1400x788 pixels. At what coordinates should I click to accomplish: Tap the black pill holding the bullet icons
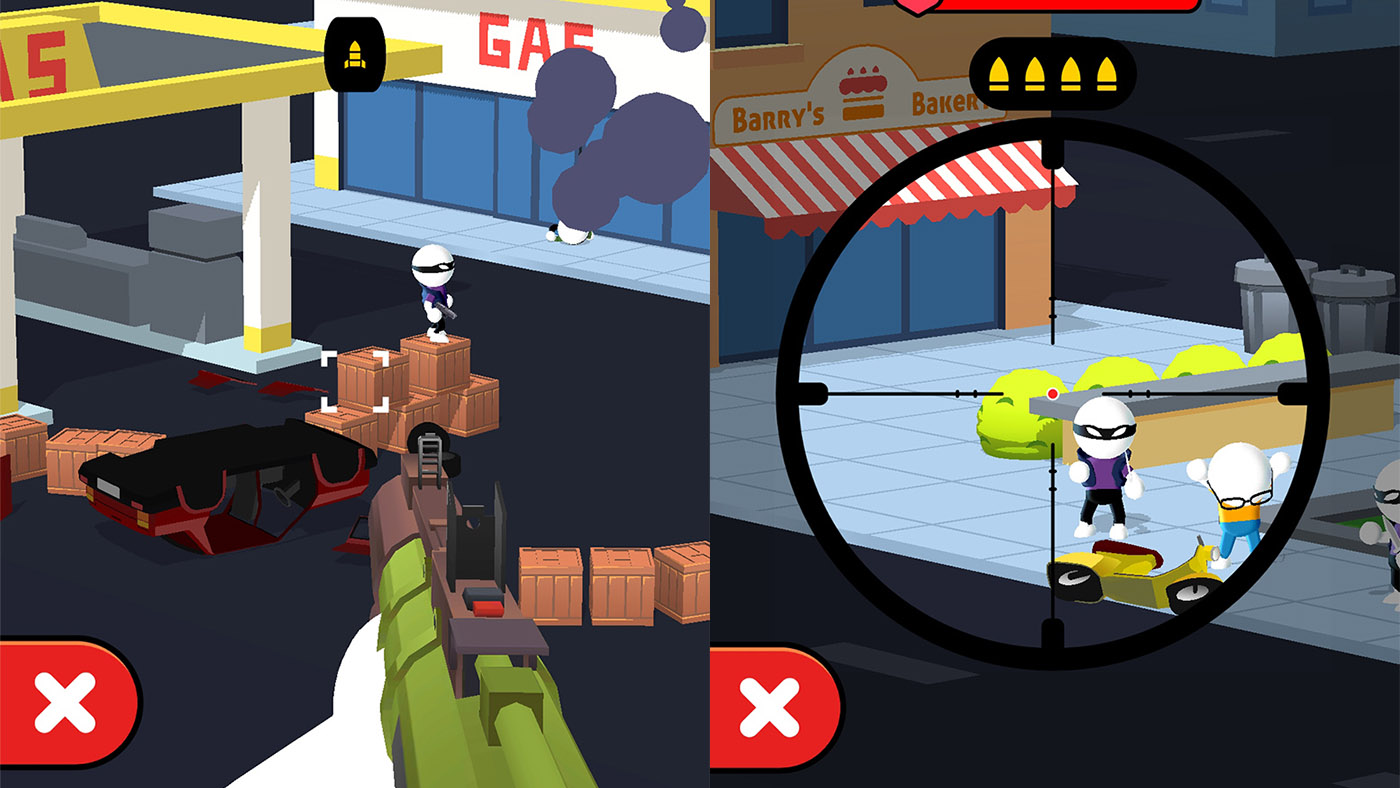pyautogui.click(x=1052, y=75)
